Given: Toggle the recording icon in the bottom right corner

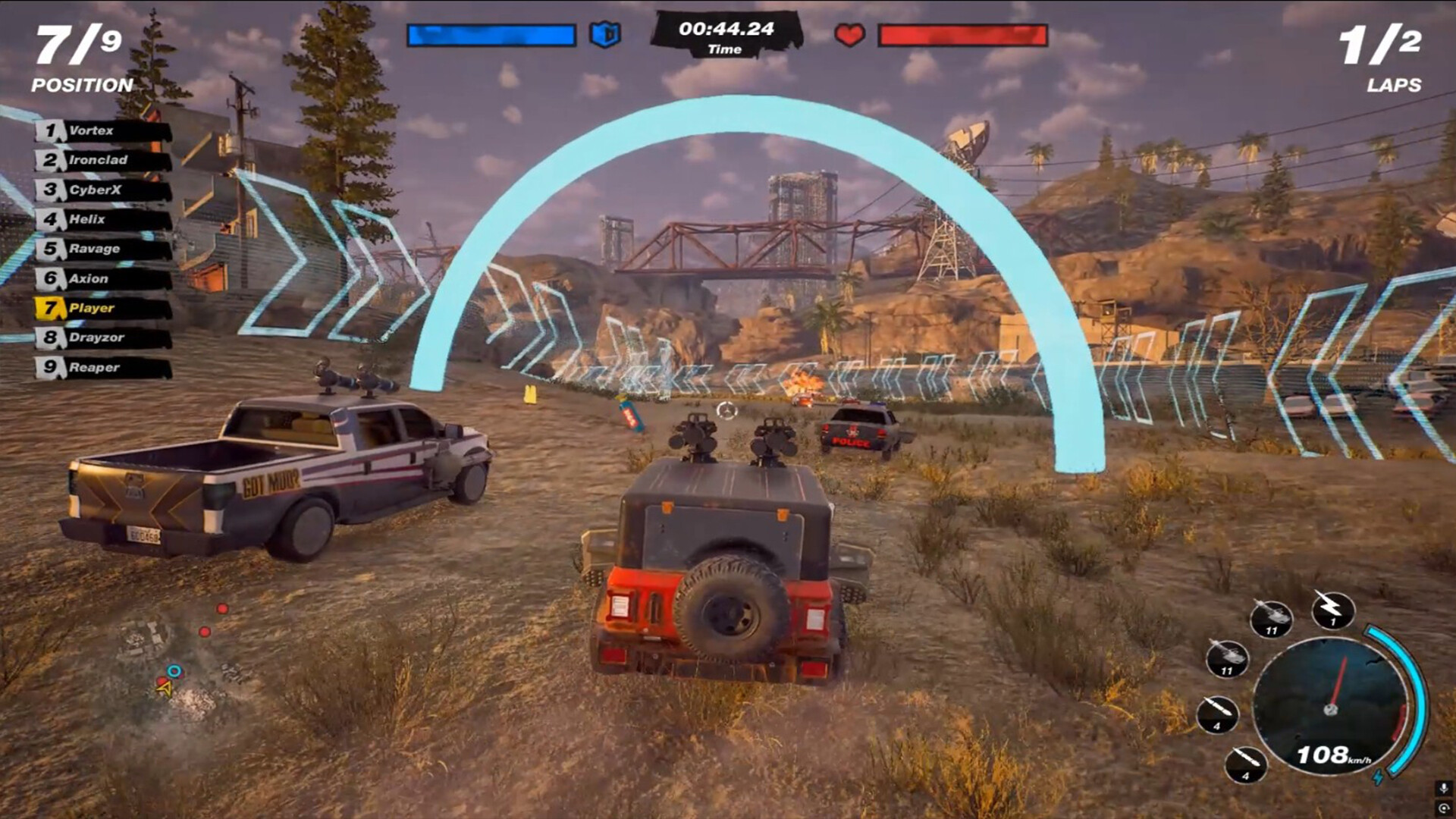Looking at the screenshot, I should pyautogui.click(x=1442, y=808).
